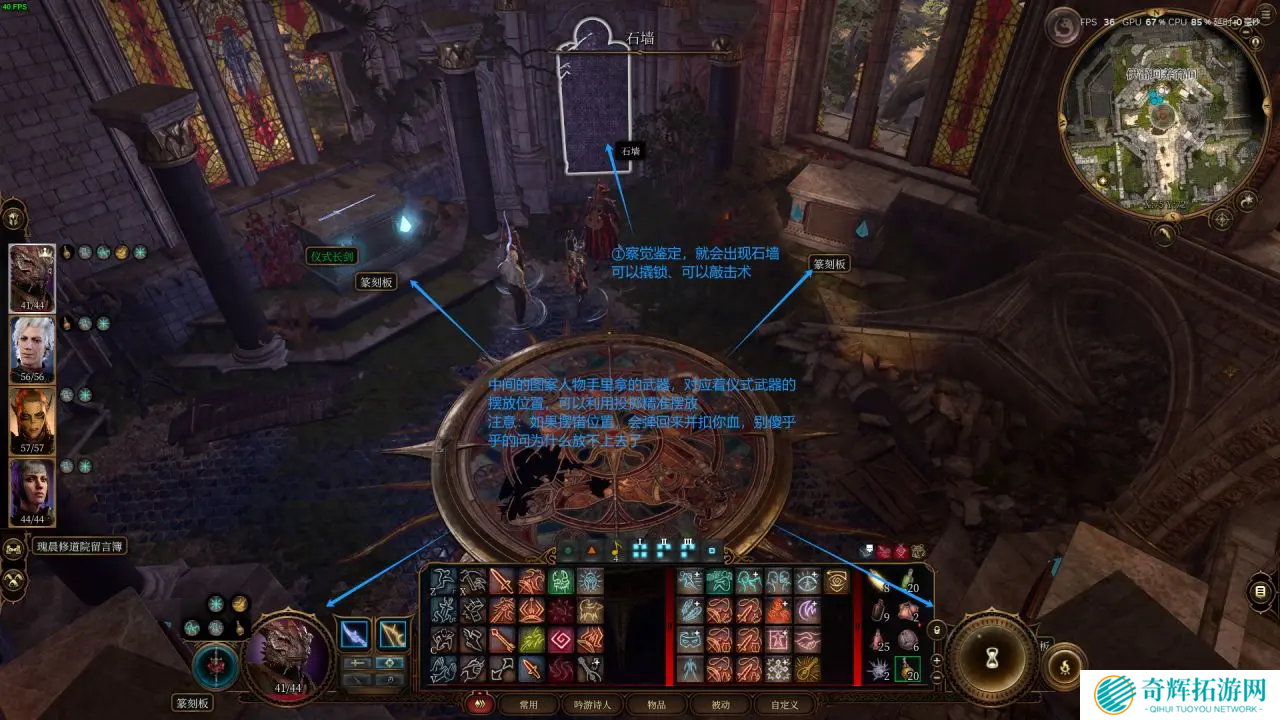
Task: Click the hourglass end turn button
Action: tap(992, 657)
